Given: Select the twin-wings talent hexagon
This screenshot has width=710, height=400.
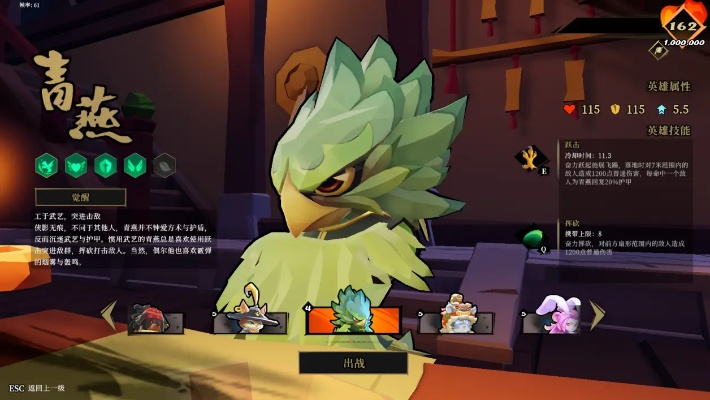Looking at the screenshot, I should coord(136,164).
